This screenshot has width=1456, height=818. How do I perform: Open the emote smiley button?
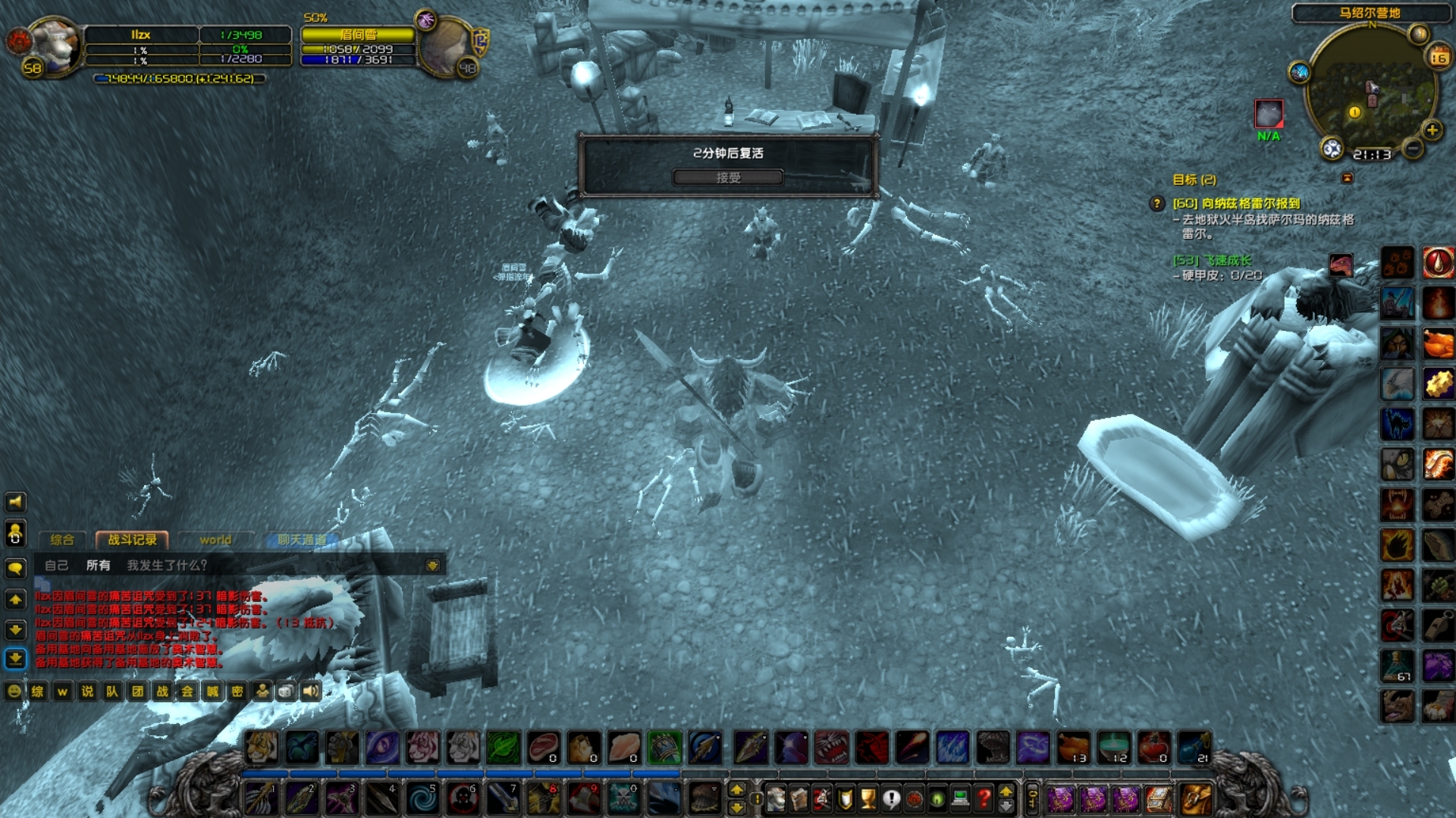(14, 691)
